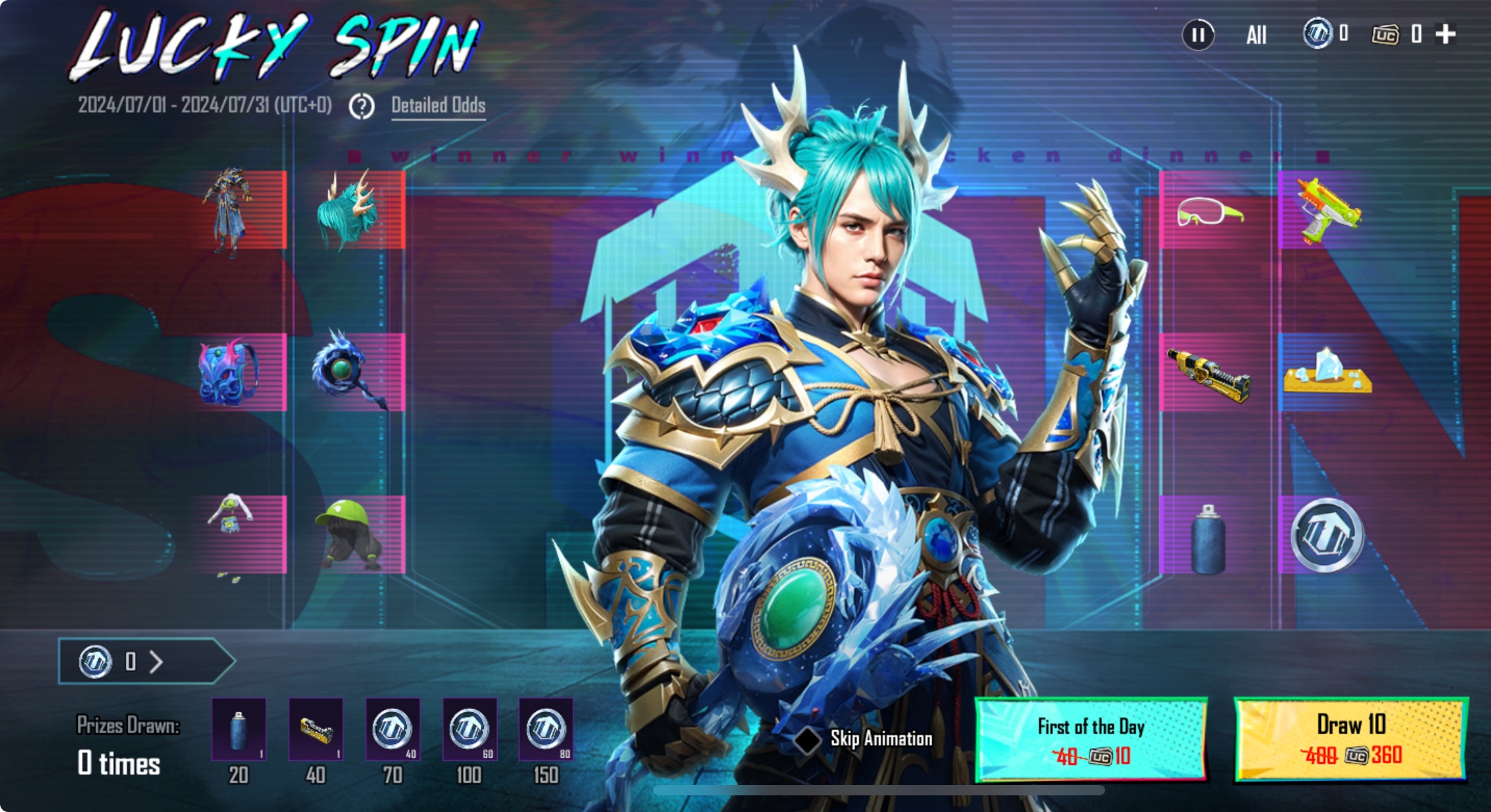The image size is (1491, 812).
Task: Toggle the Skip Animation checkbox
Action: click(x=807, y=739)
